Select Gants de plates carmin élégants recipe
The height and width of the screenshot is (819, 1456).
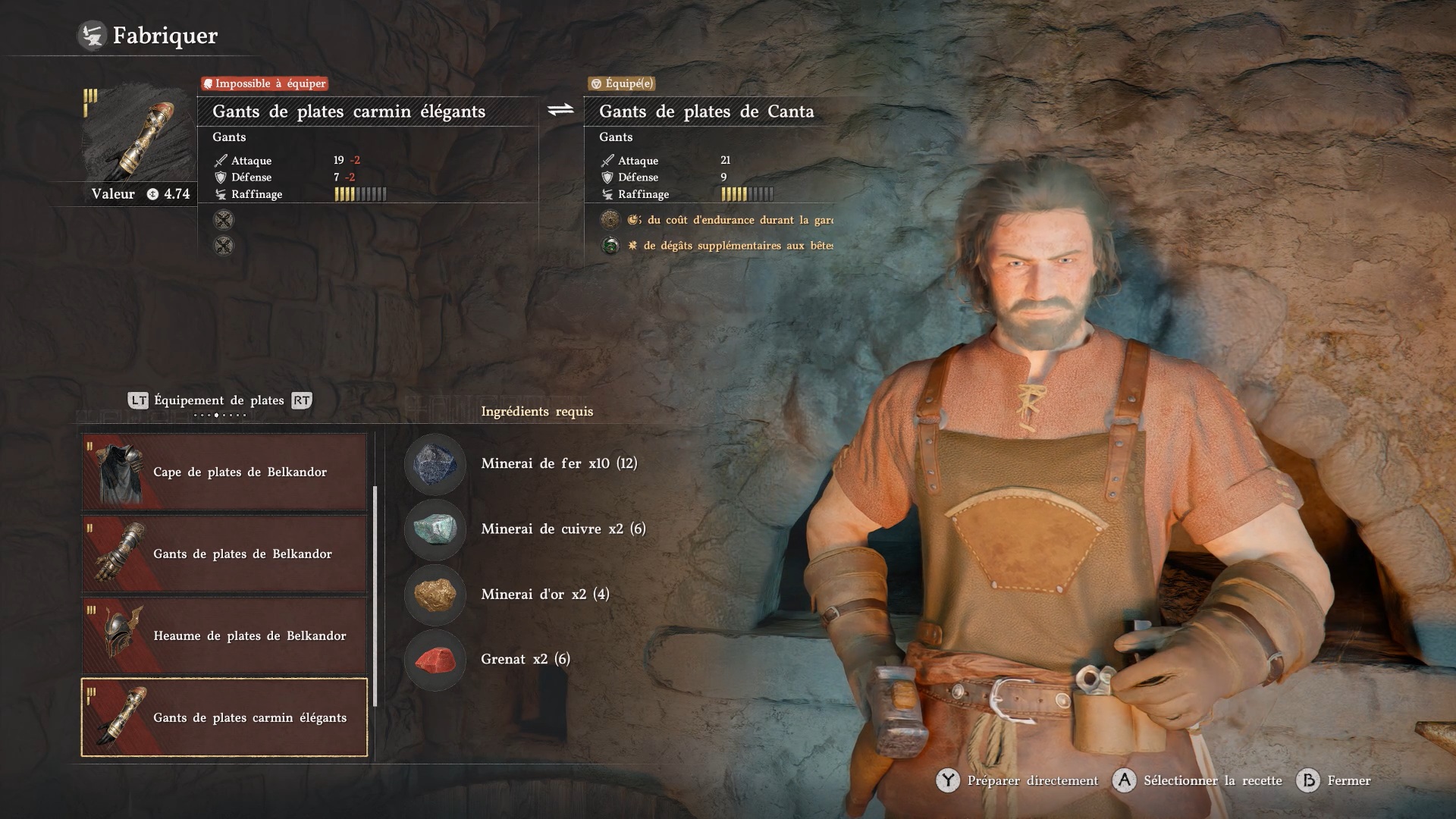tap(224, 717)
